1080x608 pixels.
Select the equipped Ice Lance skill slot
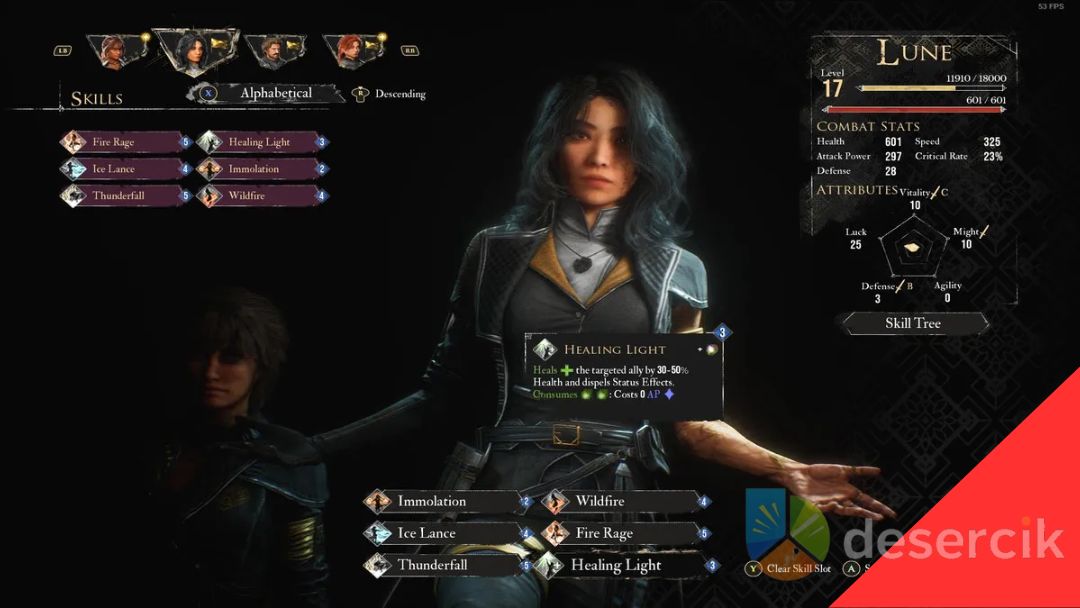coord(445,533)
